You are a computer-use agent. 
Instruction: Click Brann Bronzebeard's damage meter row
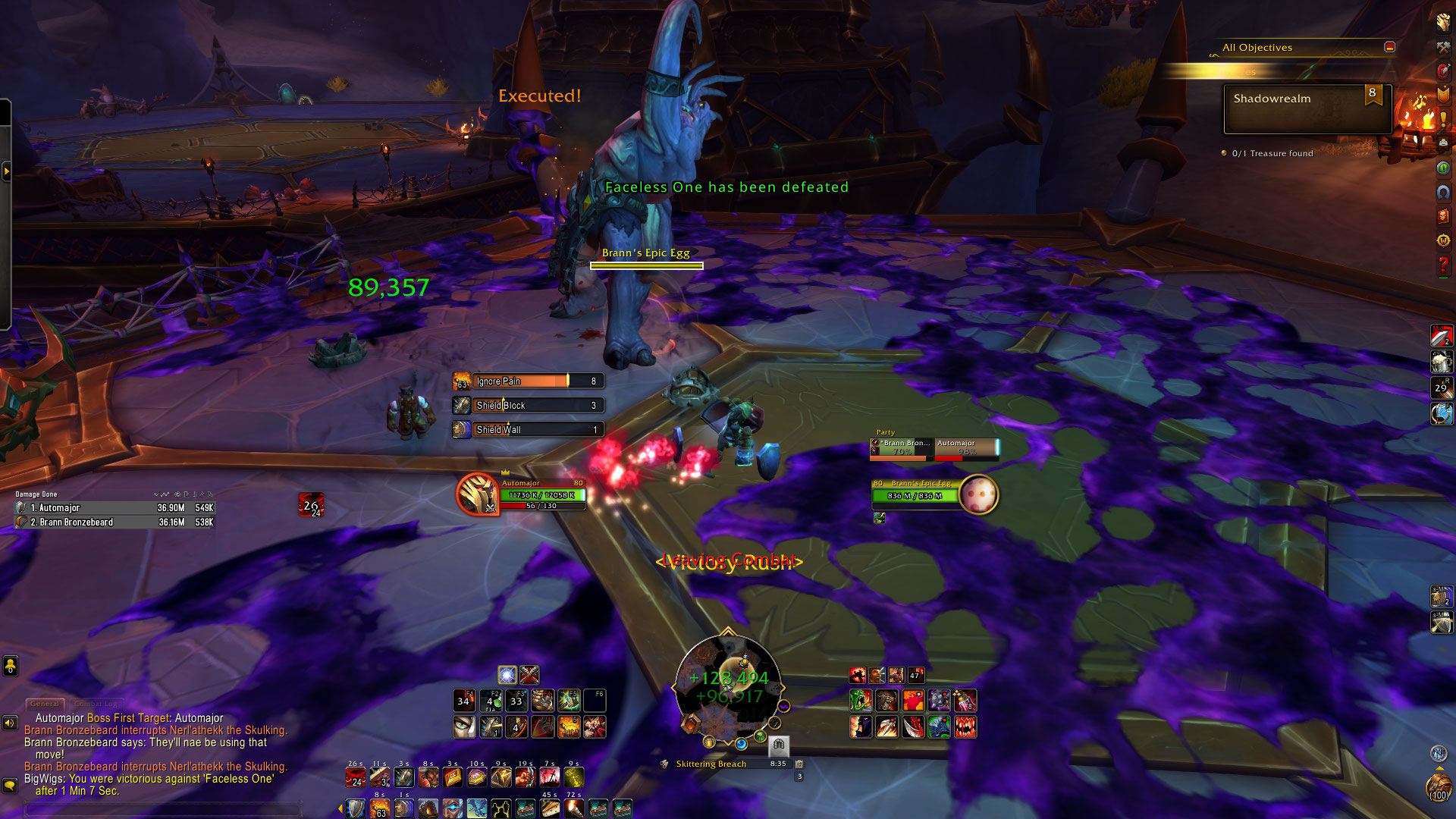[x=114, y=522]
